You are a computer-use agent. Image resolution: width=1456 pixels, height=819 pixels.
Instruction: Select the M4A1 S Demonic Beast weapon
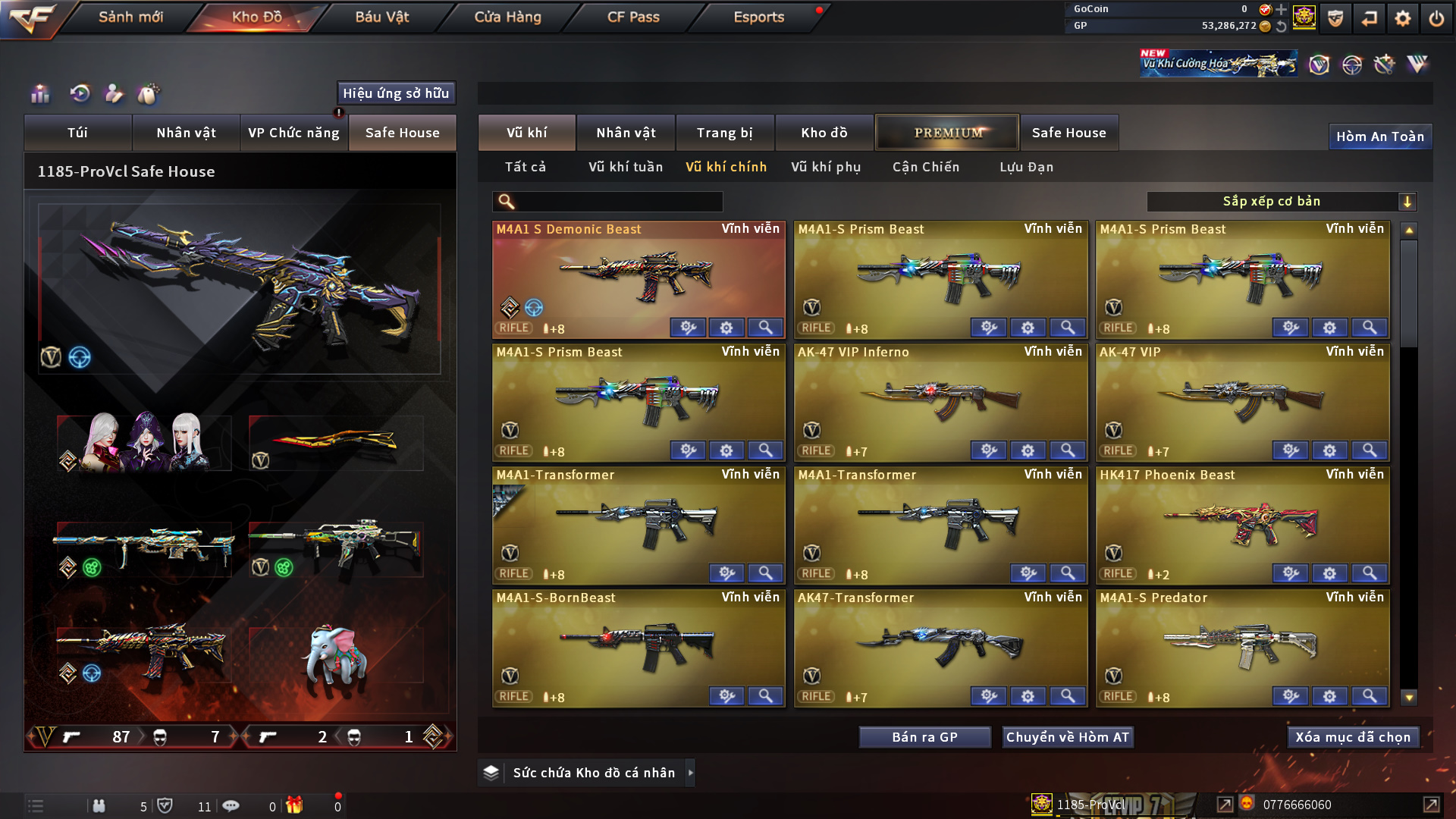[x=639, y=273]
